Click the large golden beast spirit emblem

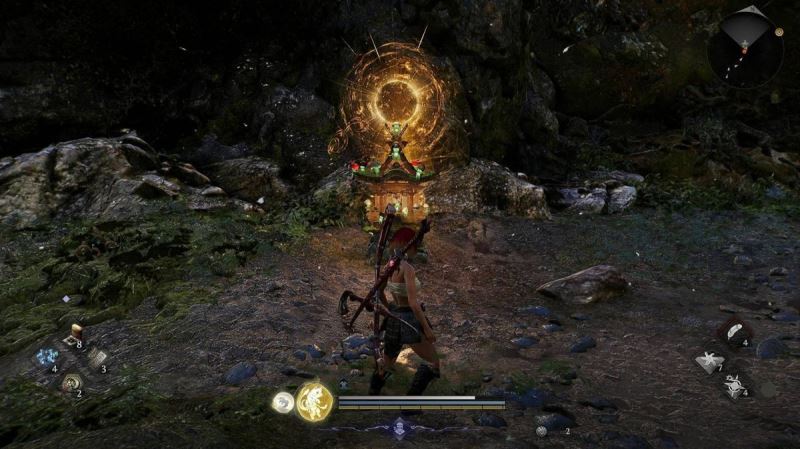314,401
